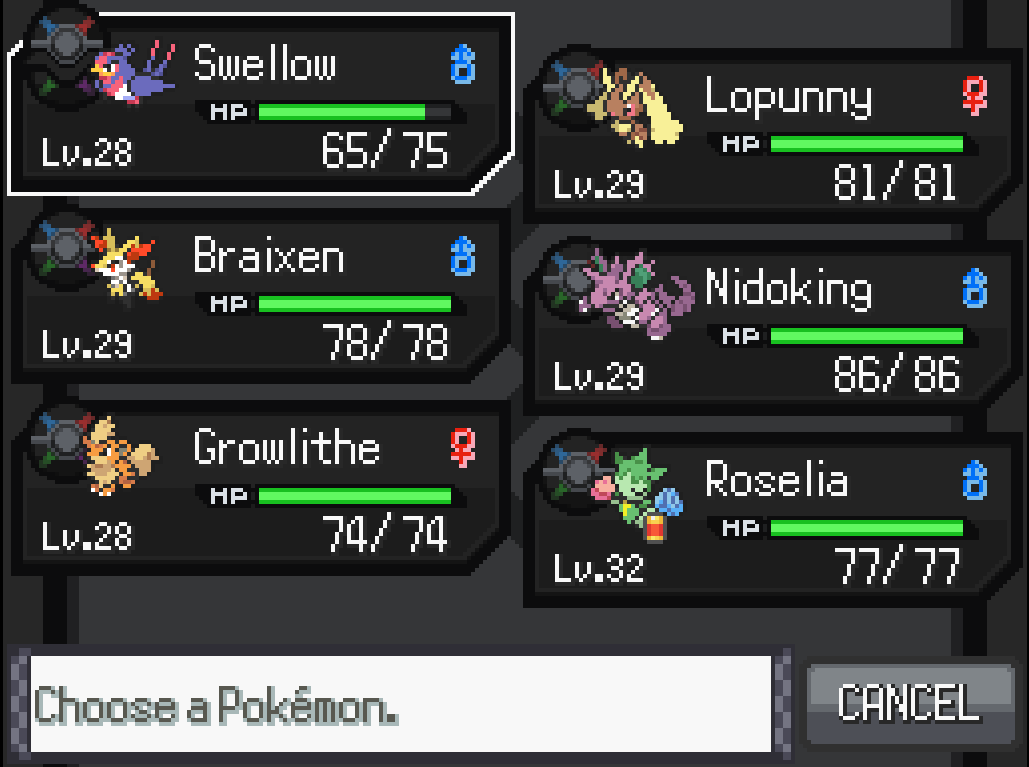Select Swellow from the party
1029x767 pixels.
tap(260, 105)
